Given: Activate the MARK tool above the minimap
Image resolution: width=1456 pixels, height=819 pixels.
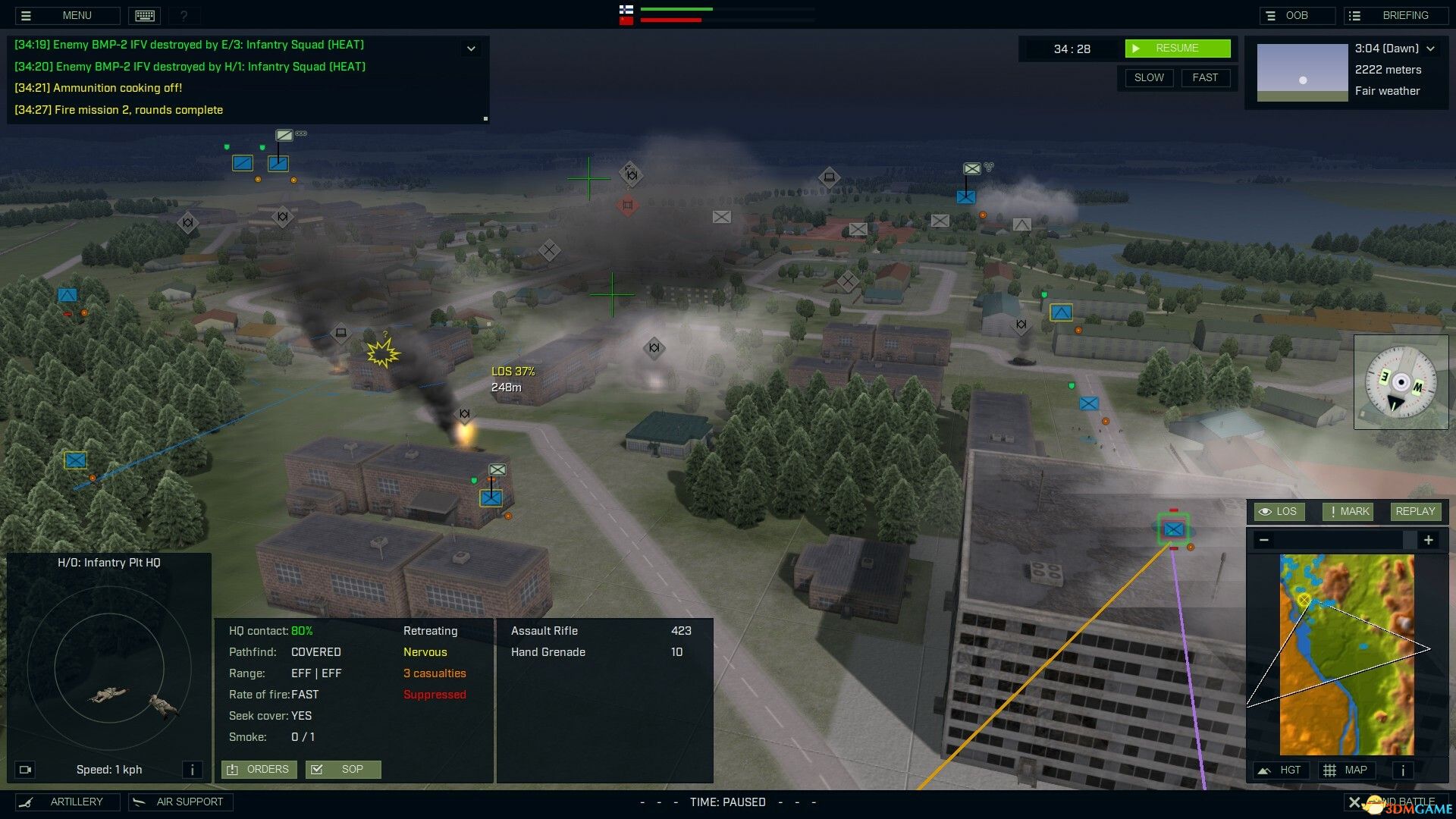Looking at the screenshot, I should tap(1347, 511).
